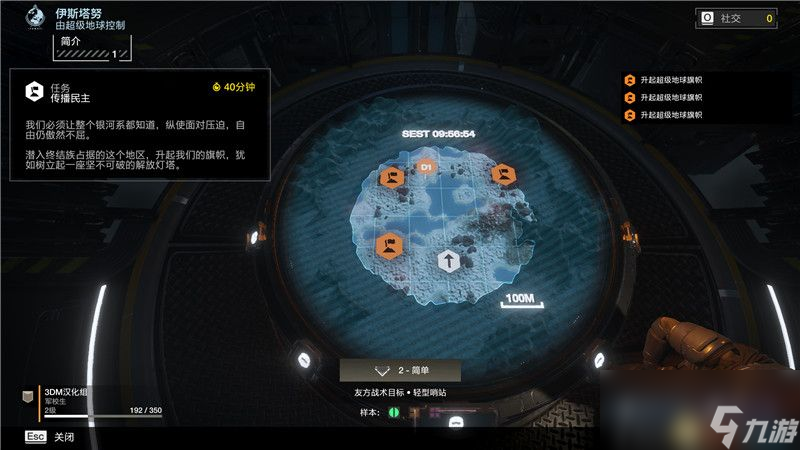Select the orange flag marker beside D1
The width and height of the screenshot is (800, 450).
pyautogui.click(x=391, y=179)
